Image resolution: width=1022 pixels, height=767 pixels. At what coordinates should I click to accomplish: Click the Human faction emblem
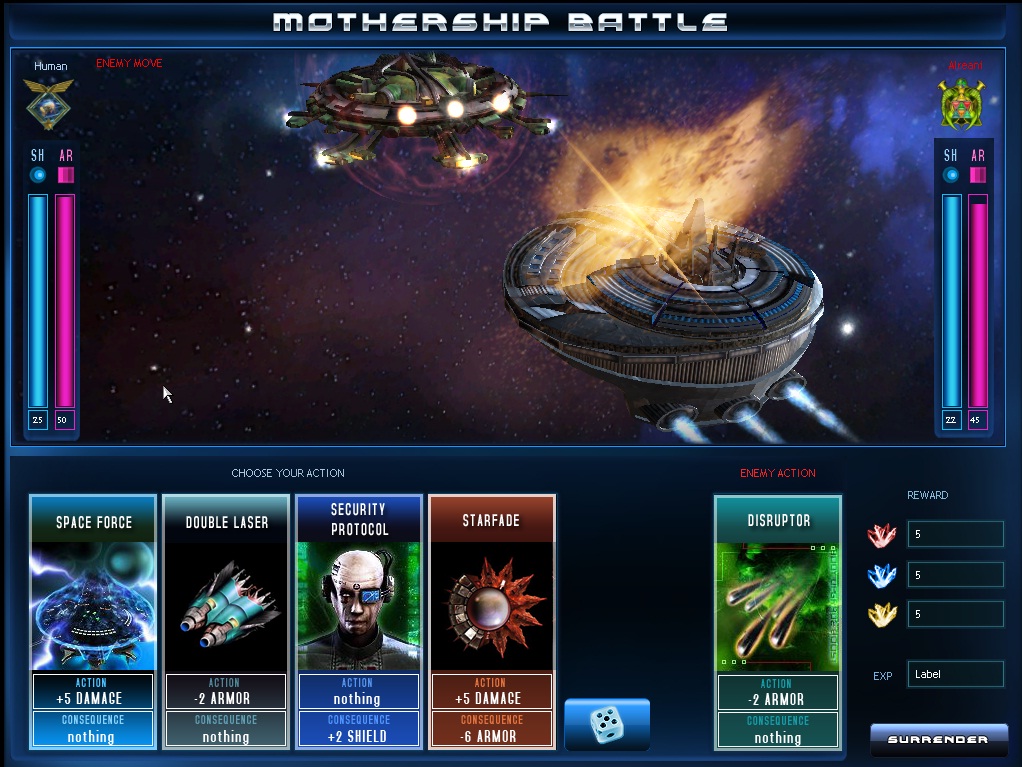50,105
